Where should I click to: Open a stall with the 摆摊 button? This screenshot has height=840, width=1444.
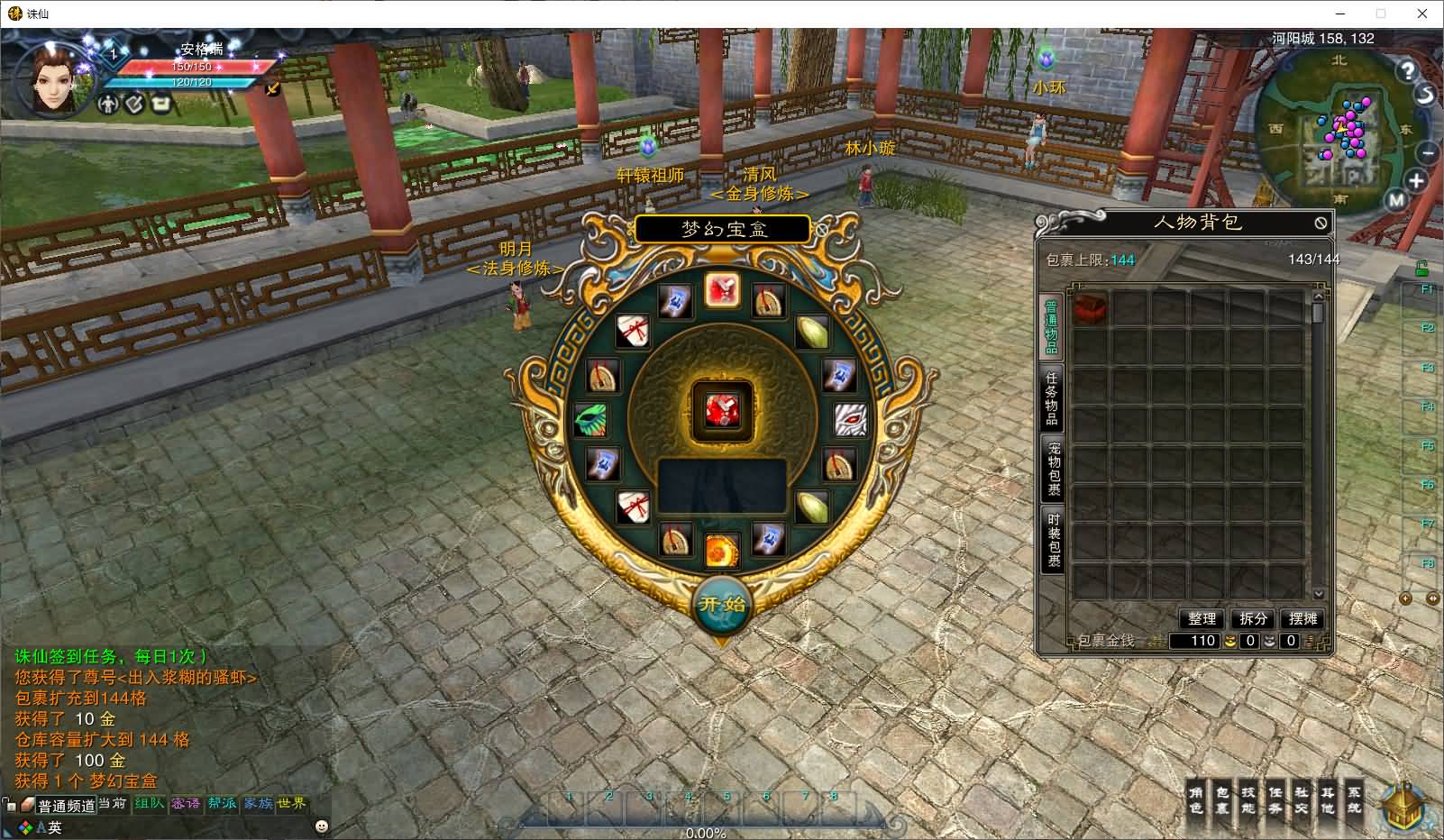point(1303,618)
